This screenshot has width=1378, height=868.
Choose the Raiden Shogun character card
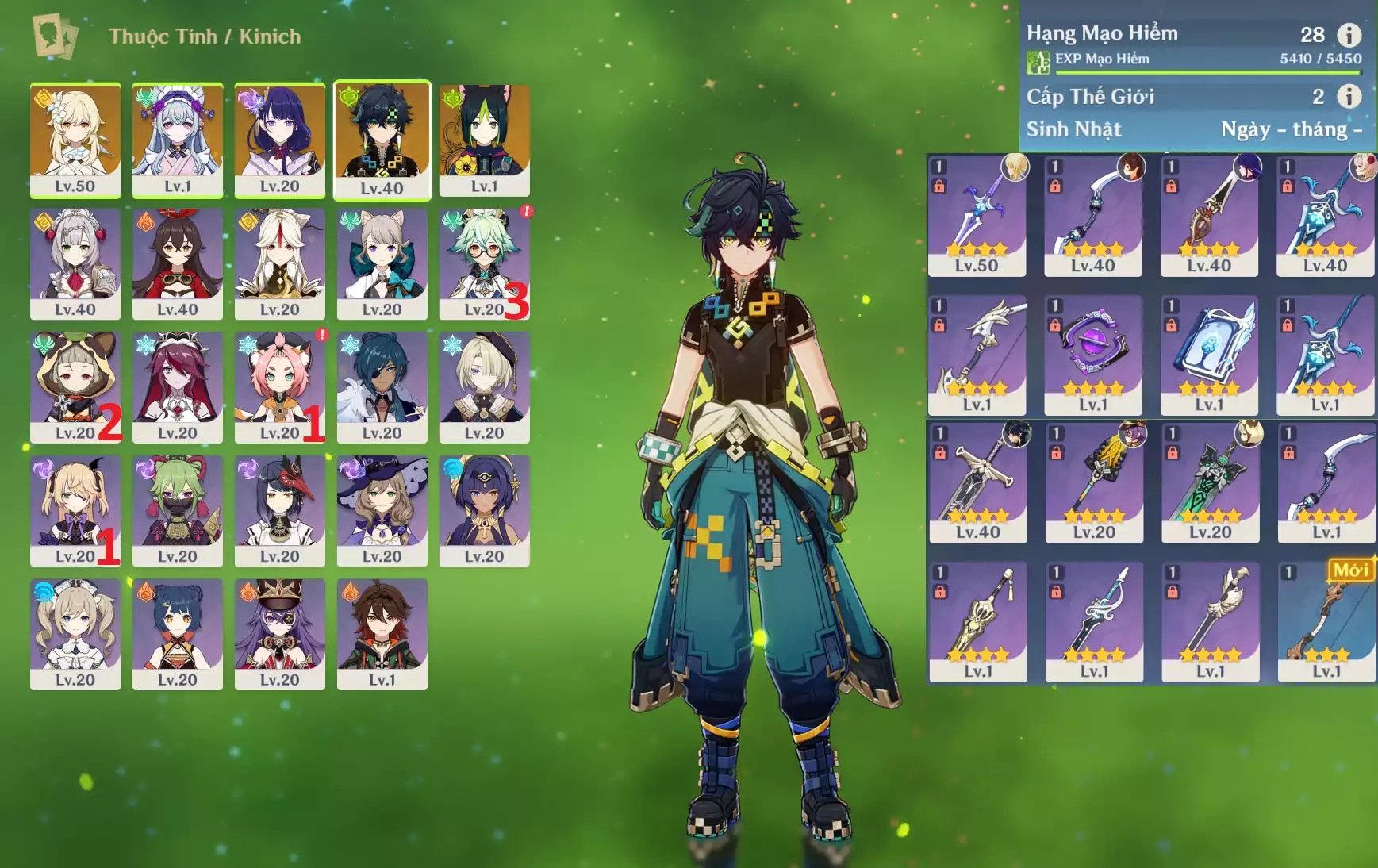coord(279,140)
